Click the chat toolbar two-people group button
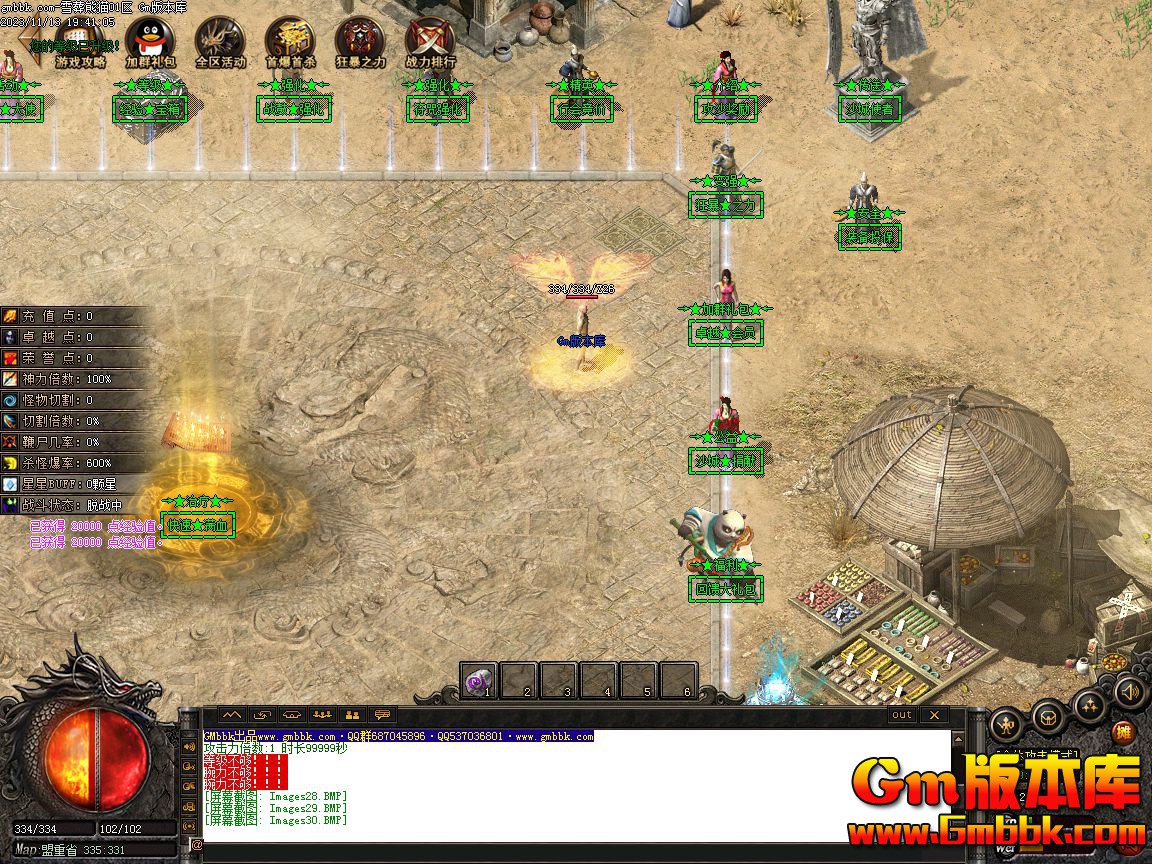This screenshot has height=864, width=1152. click(x=352, y=715)
